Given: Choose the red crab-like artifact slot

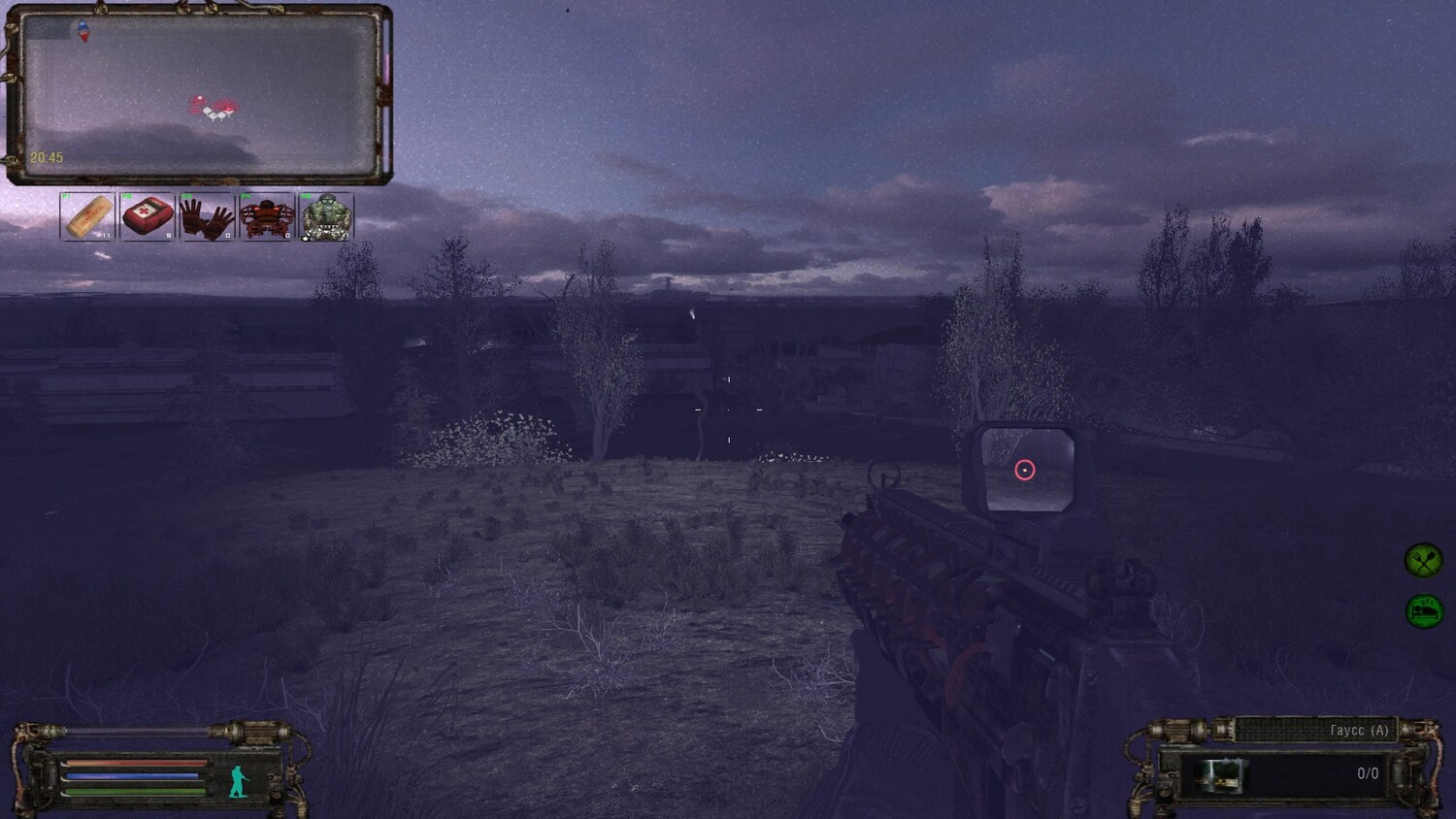Looking at the screenshot, I should pyautogui.click(x=267, y=216).
